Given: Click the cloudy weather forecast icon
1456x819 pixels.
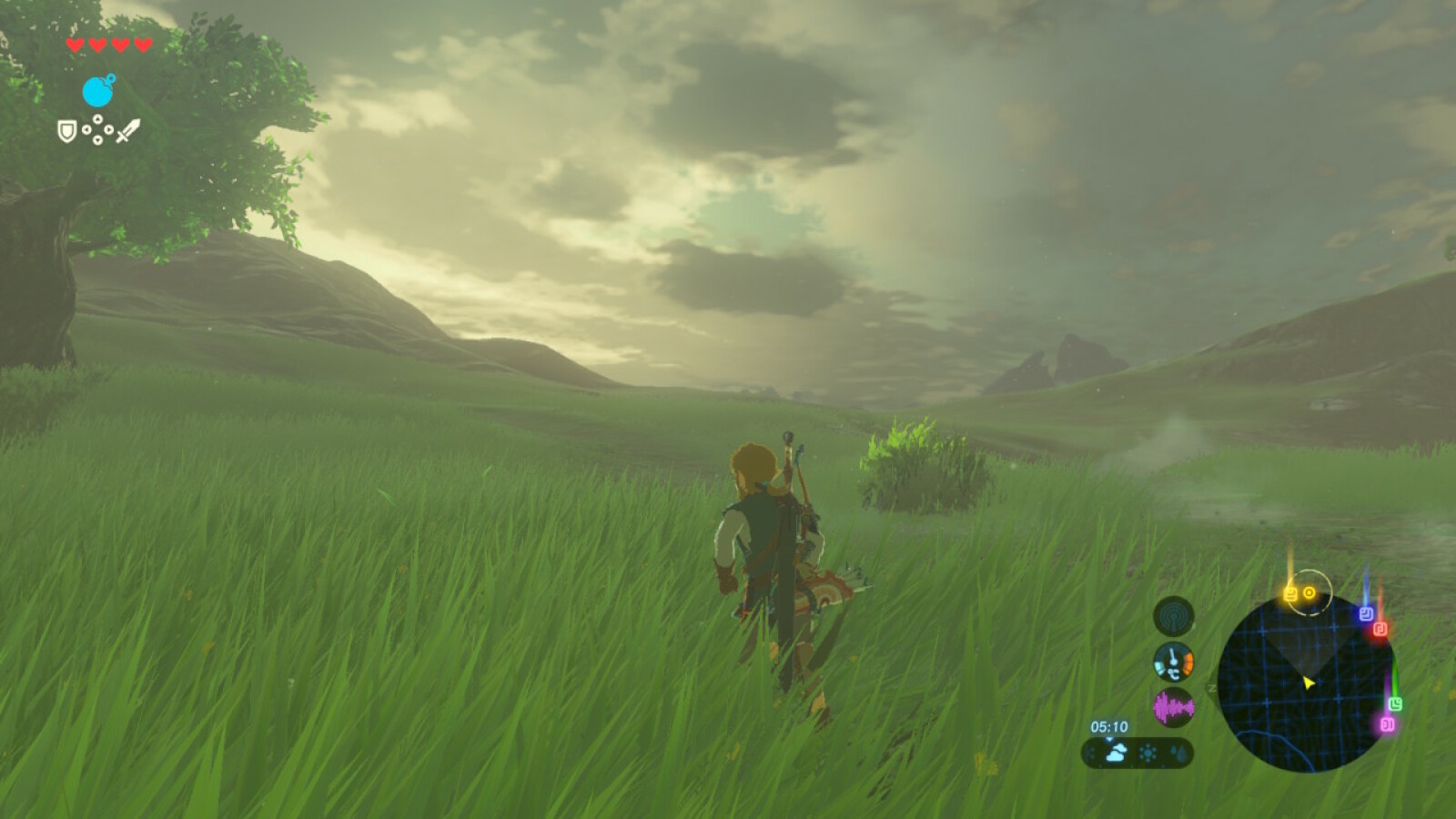Looking at the screenshot, I should coord(1117,752).
